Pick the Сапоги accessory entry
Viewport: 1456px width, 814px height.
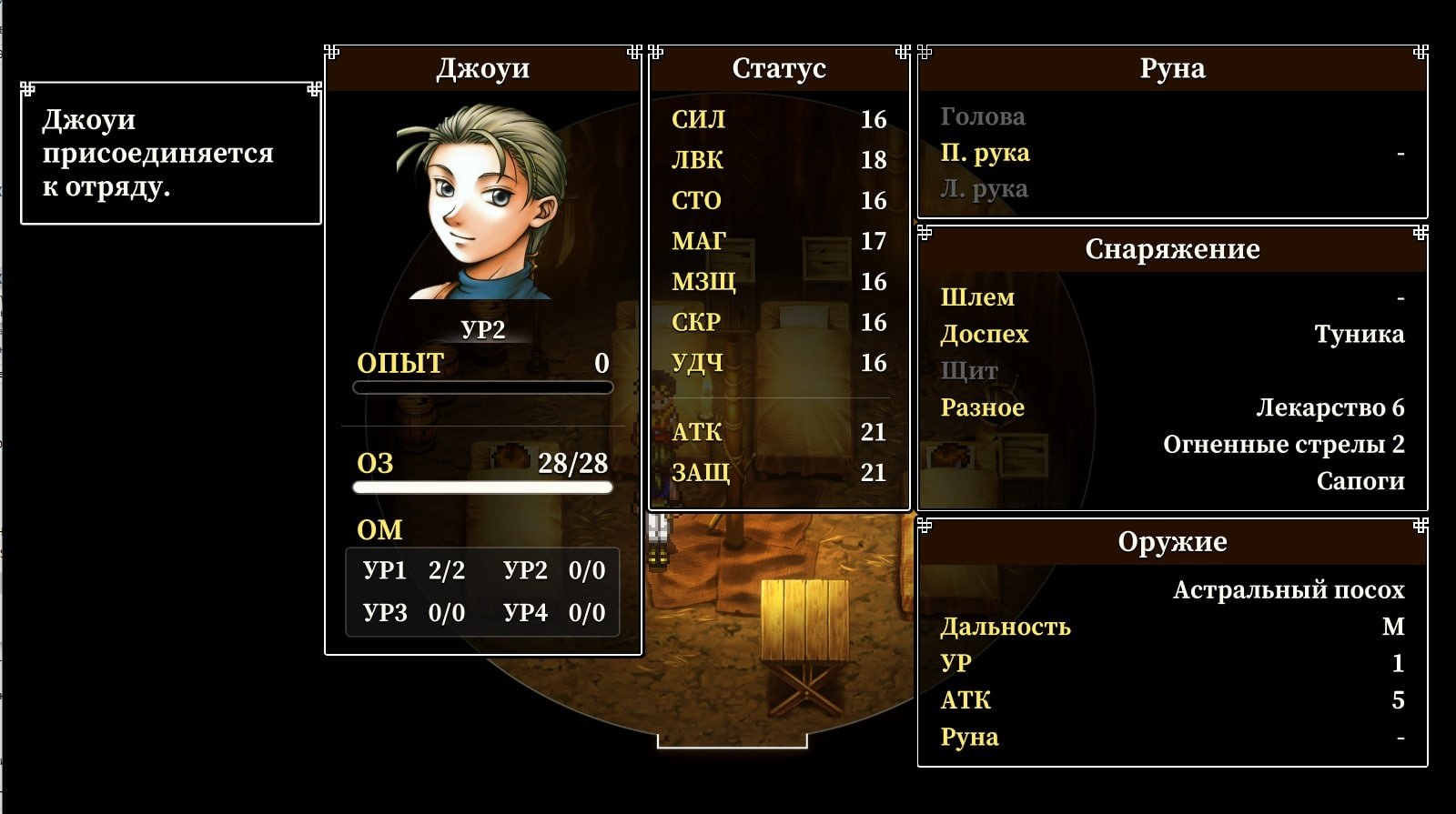pyautogui.click(x=1360, y=481)
